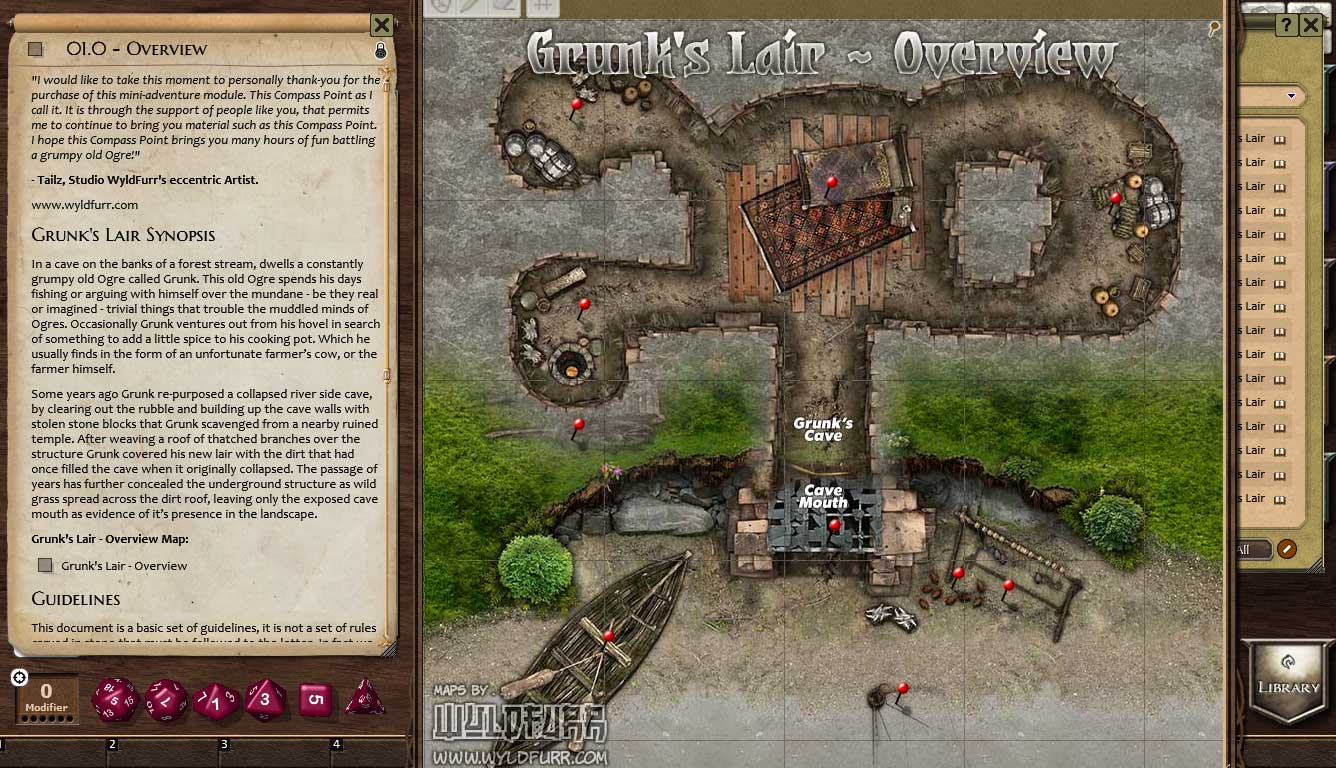Select the grid tool on the map toolbar
The image size is (1336, 768).
coord(542,6)
